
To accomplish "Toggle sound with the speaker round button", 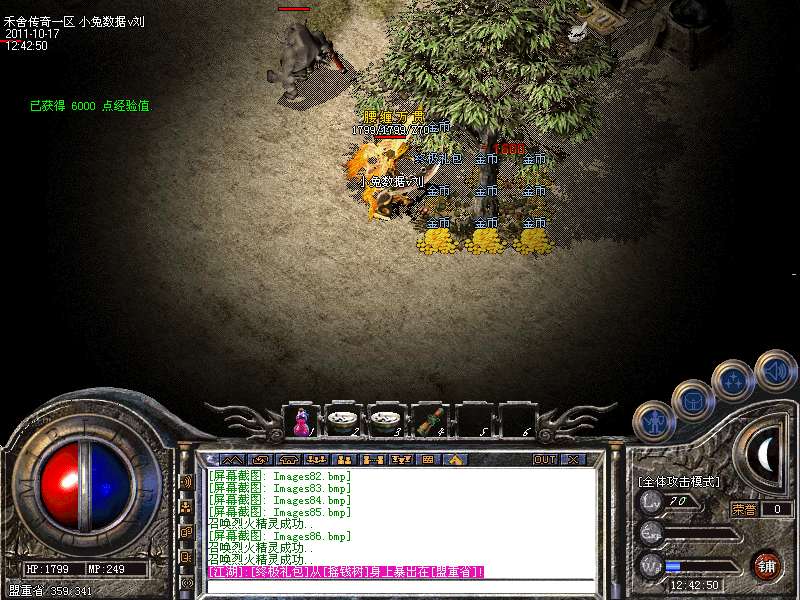I will click(x=775, y=370).
